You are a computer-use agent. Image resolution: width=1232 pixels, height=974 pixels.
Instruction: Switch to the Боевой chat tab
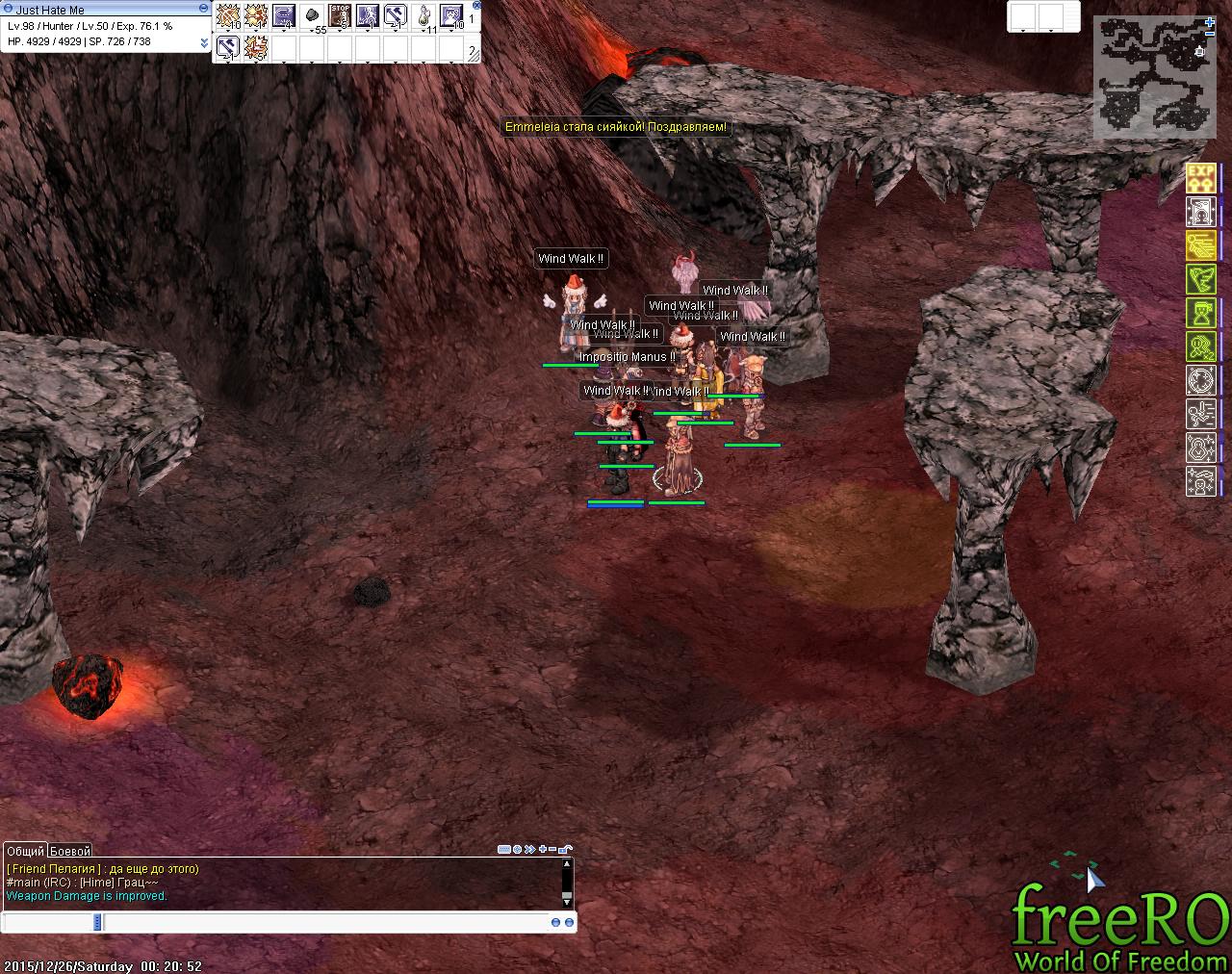[x=70, y=851]
